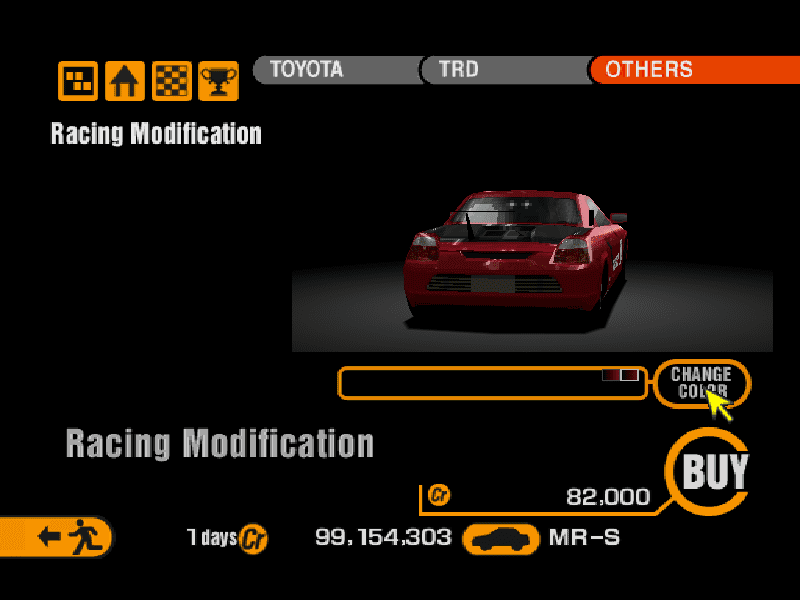This screenshot has width=800, height=600.
Task: Select the Others tab
Action: click(x=690, y=70)
